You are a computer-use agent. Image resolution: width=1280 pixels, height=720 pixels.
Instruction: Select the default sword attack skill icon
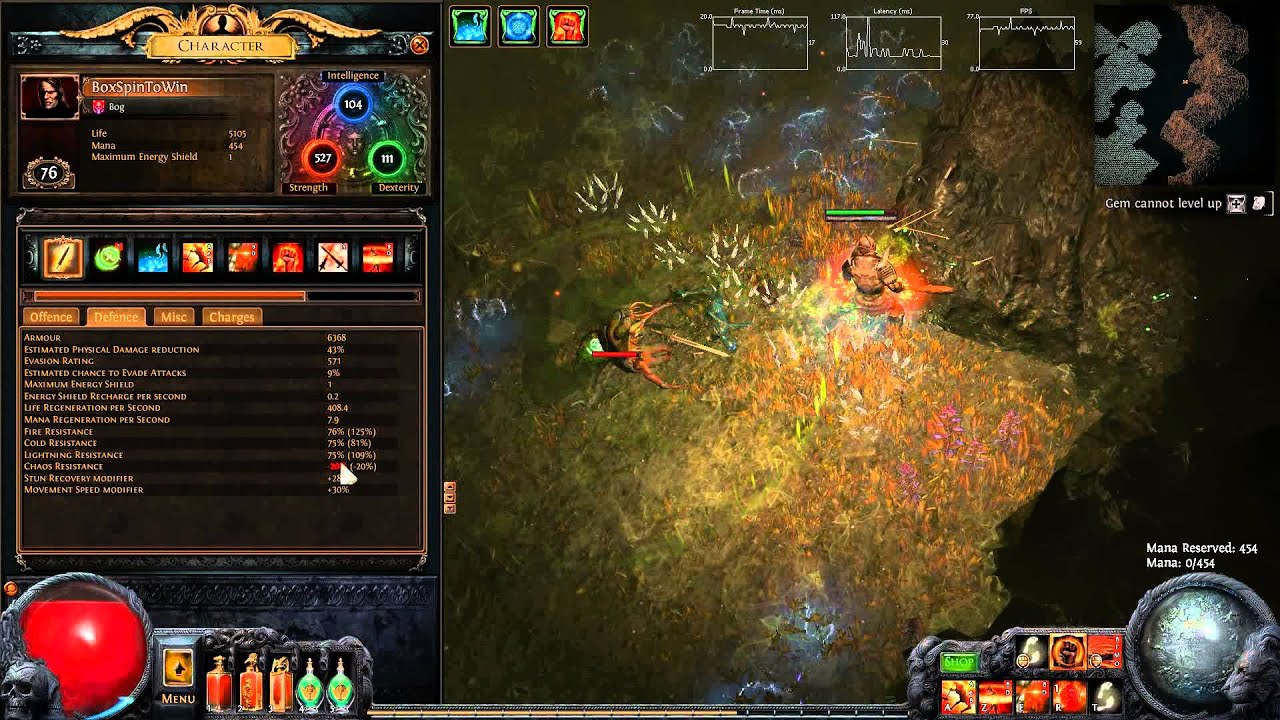click(63, 258)
